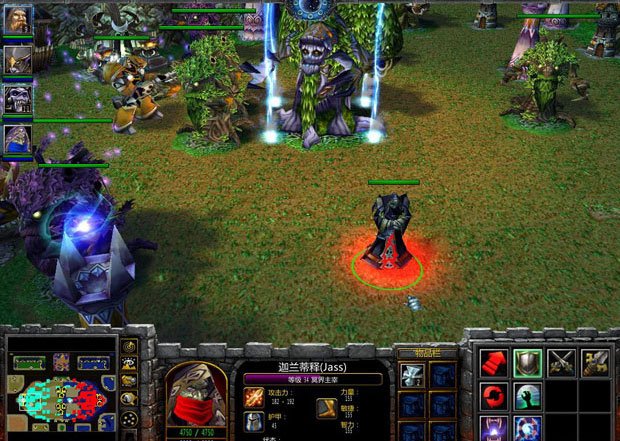
Task: Select the skull-faced hero icon
Action: 17,98
